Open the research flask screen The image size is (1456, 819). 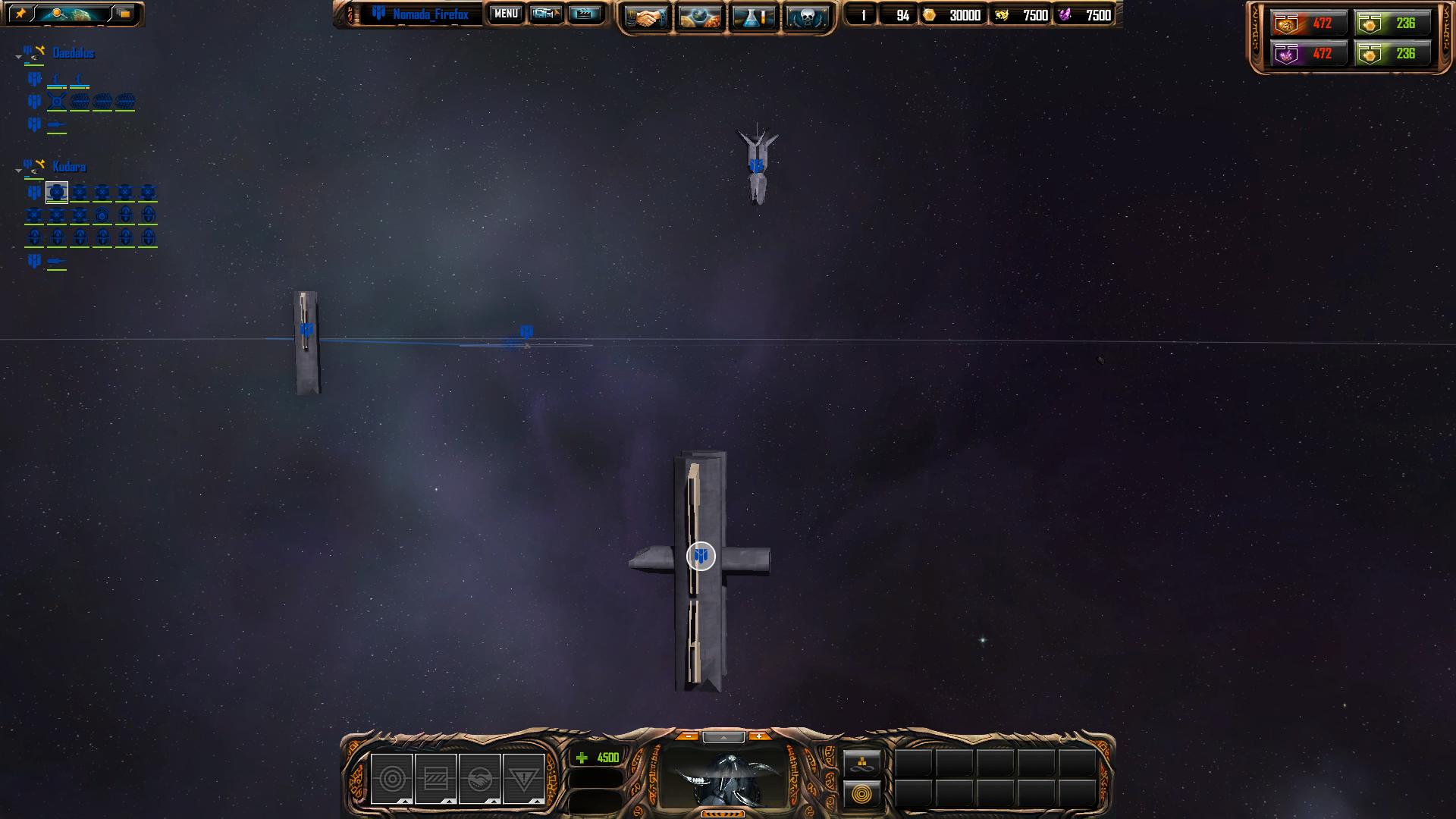[x=753, y=17]
